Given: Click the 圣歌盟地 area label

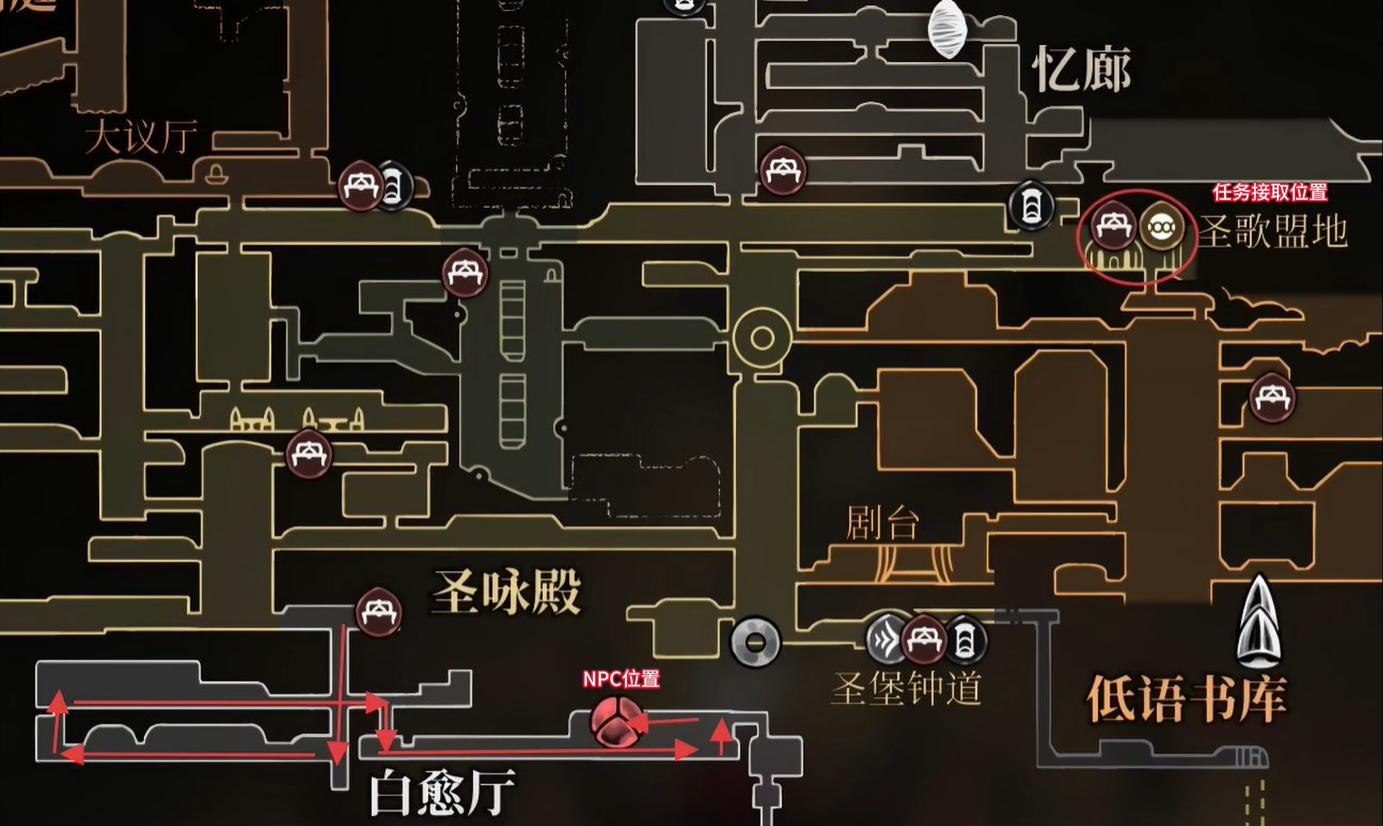Looking at the screenshot, I should tap(1275, 232).
